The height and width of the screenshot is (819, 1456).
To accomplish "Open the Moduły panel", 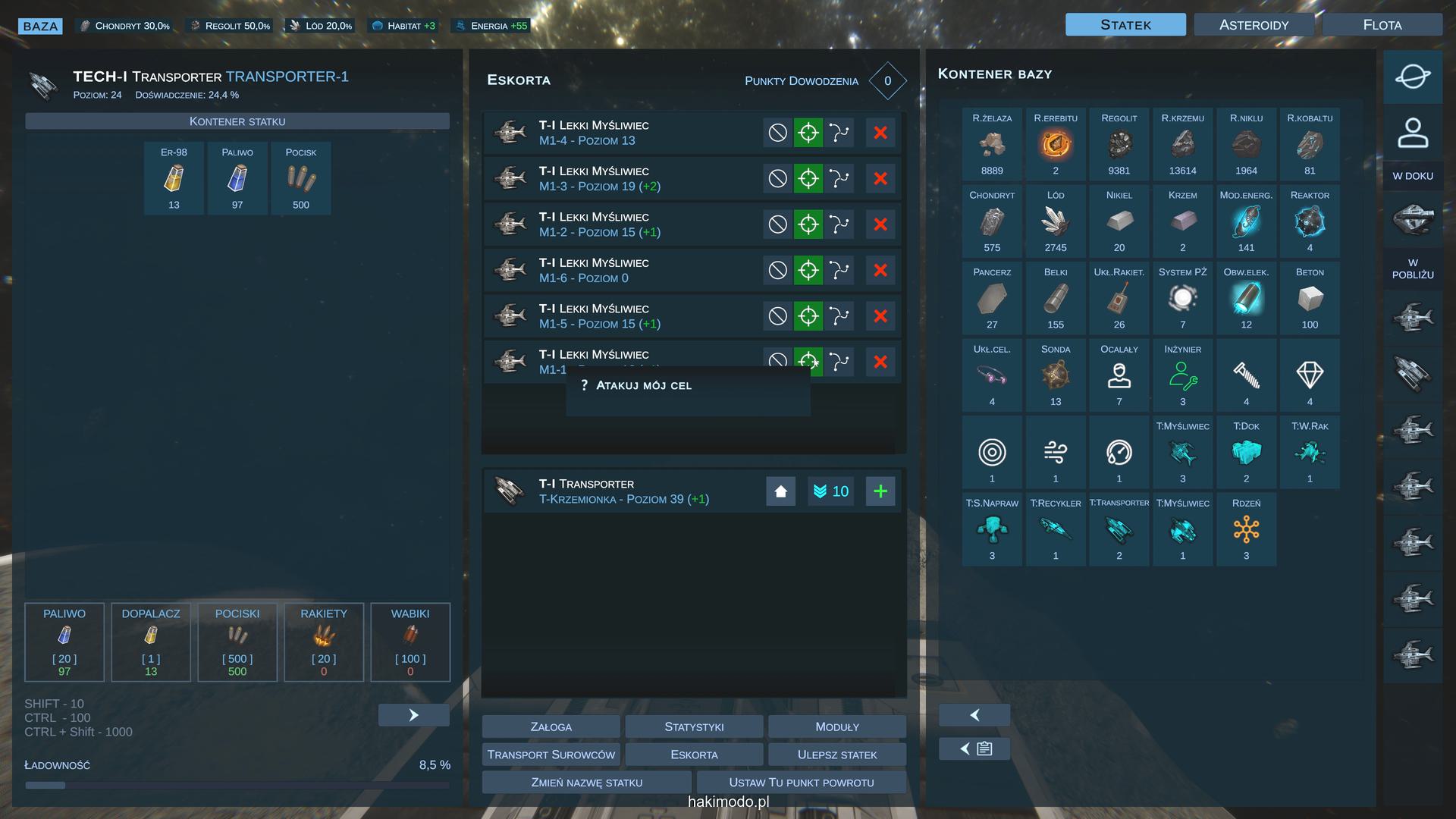I will click(x=836, y=726).
